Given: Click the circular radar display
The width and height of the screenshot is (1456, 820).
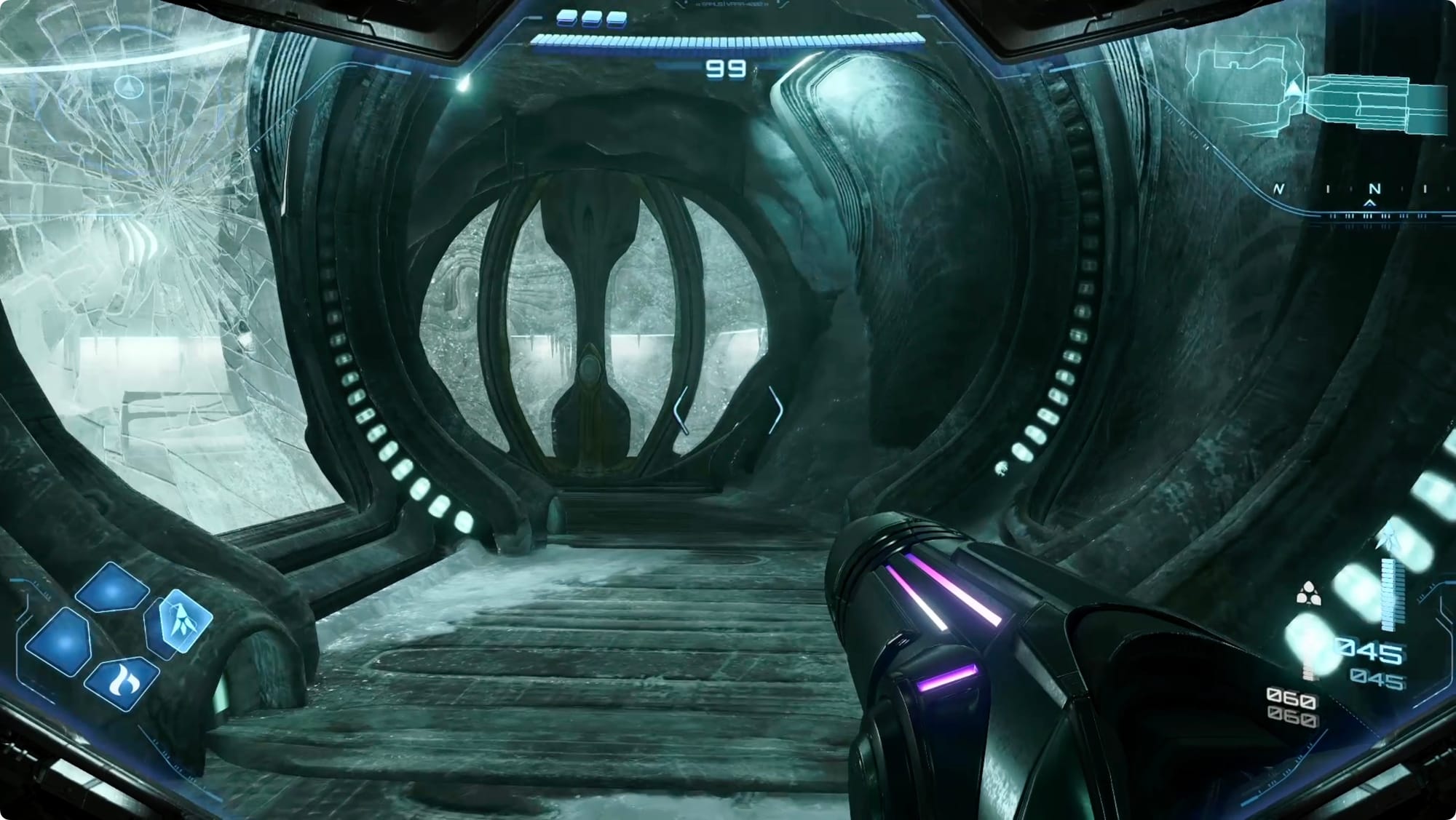Looking at the screenshot, I should click(x=130, y=87).
